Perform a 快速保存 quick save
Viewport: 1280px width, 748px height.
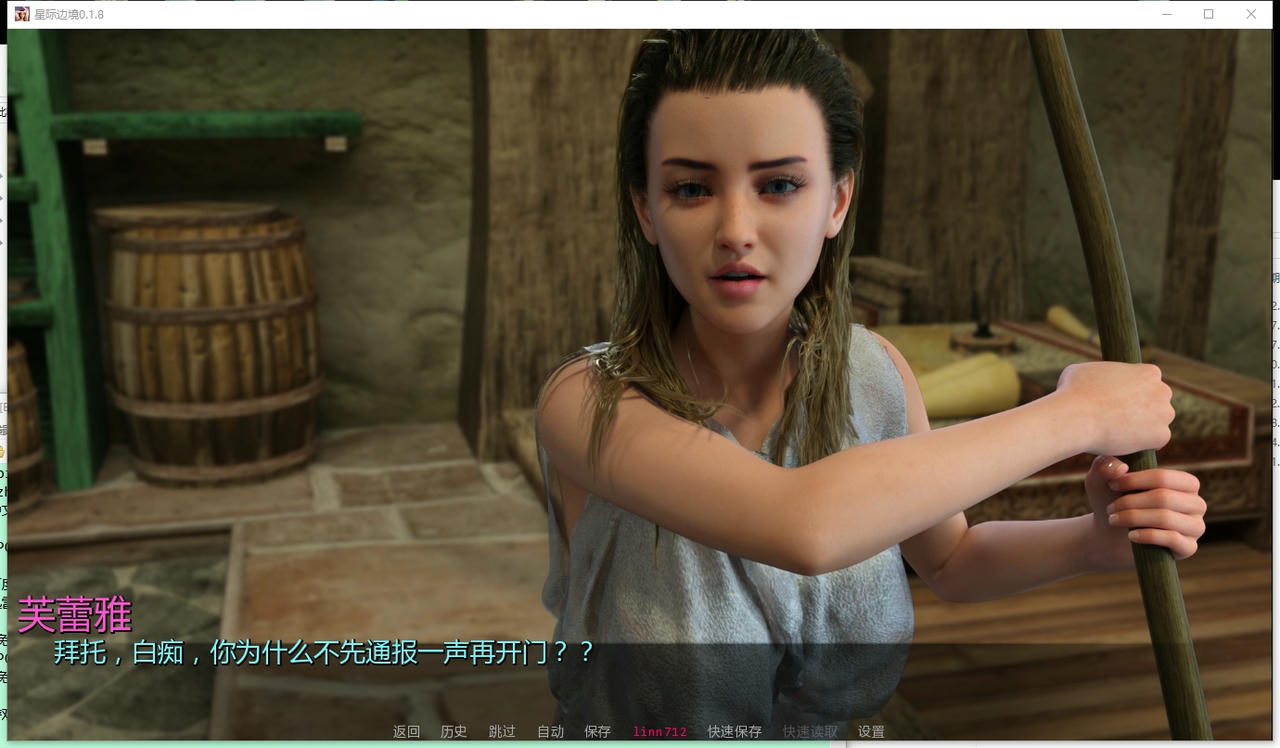(735, 731)
